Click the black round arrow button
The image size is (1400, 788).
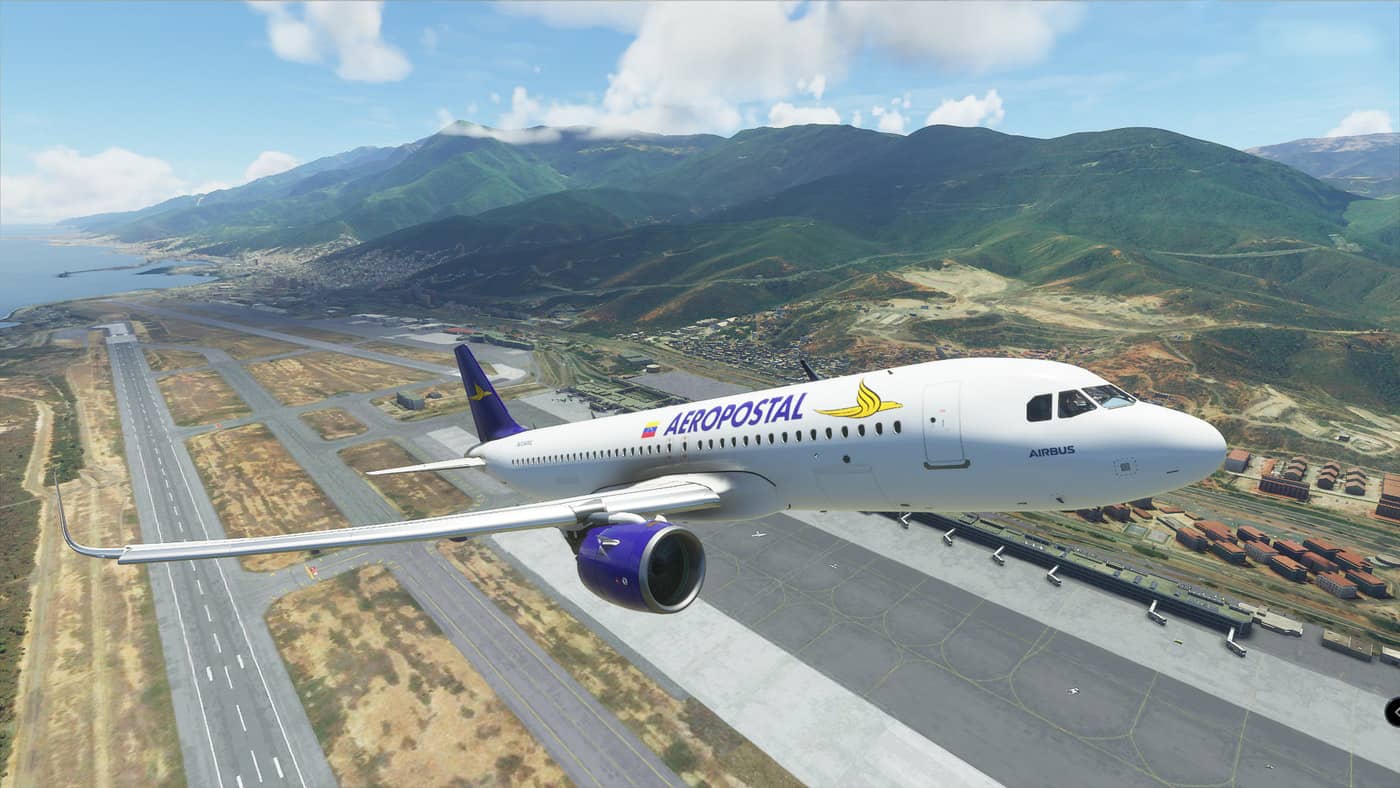[1393, 711]
